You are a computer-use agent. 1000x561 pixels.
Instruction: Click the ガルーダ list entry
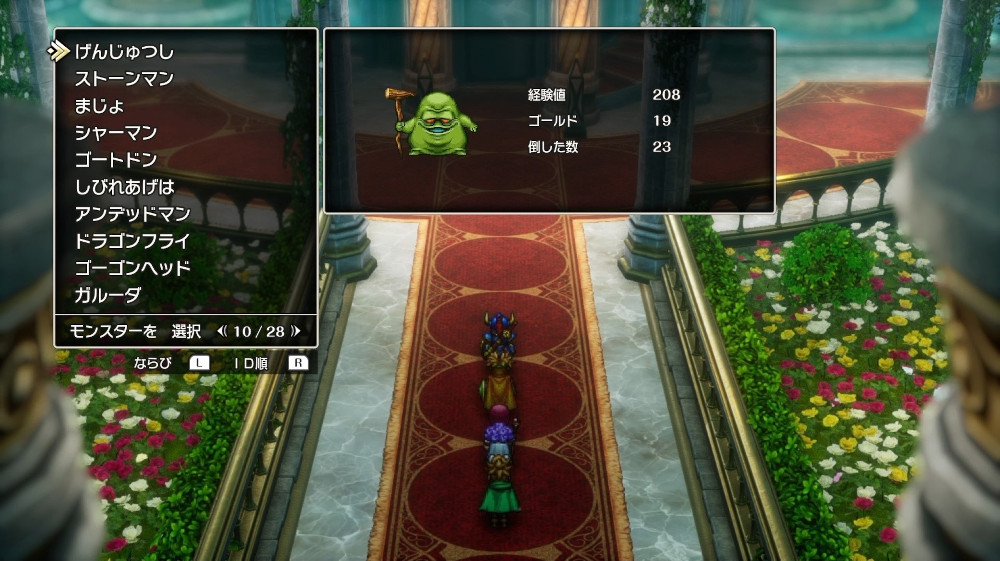coord(107,295)
